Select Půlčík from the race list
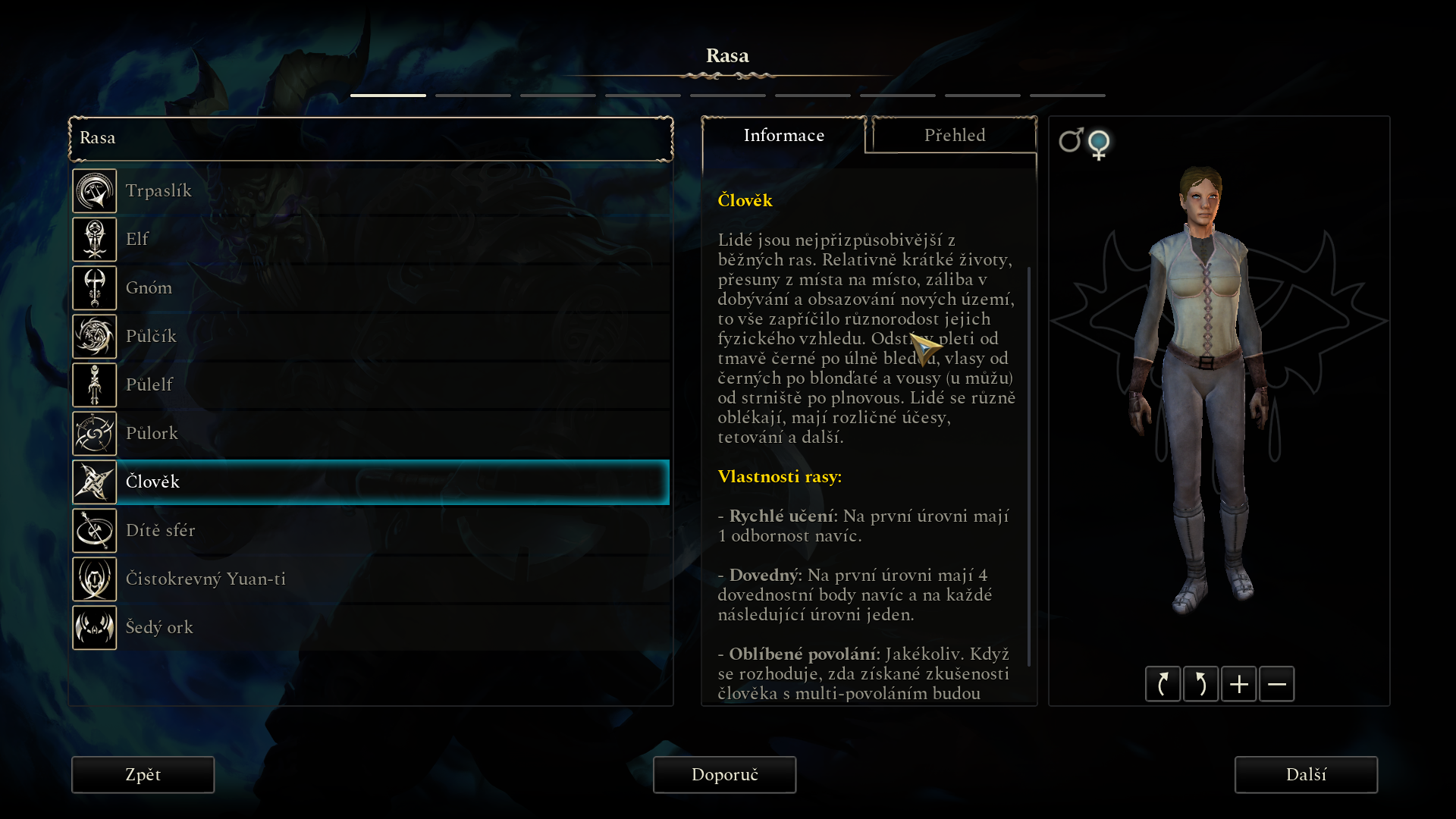This screenshot has width=1456, height=819. (x=370, y=337)
